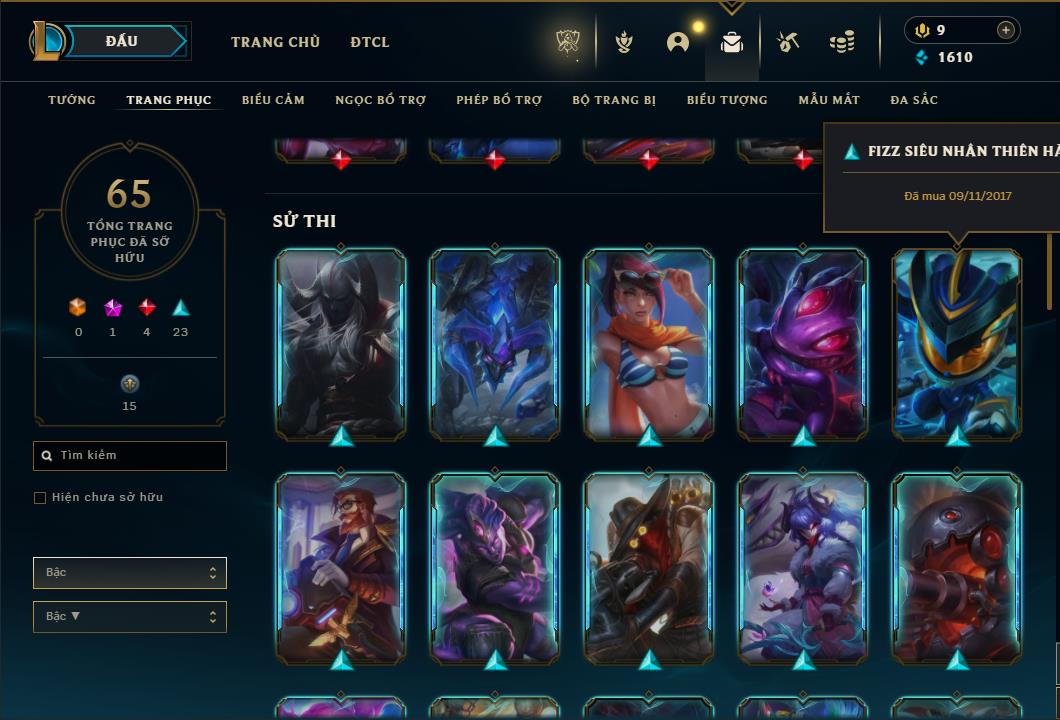
Task: Open the store coins icon
Action: click(x=842, y=42)
